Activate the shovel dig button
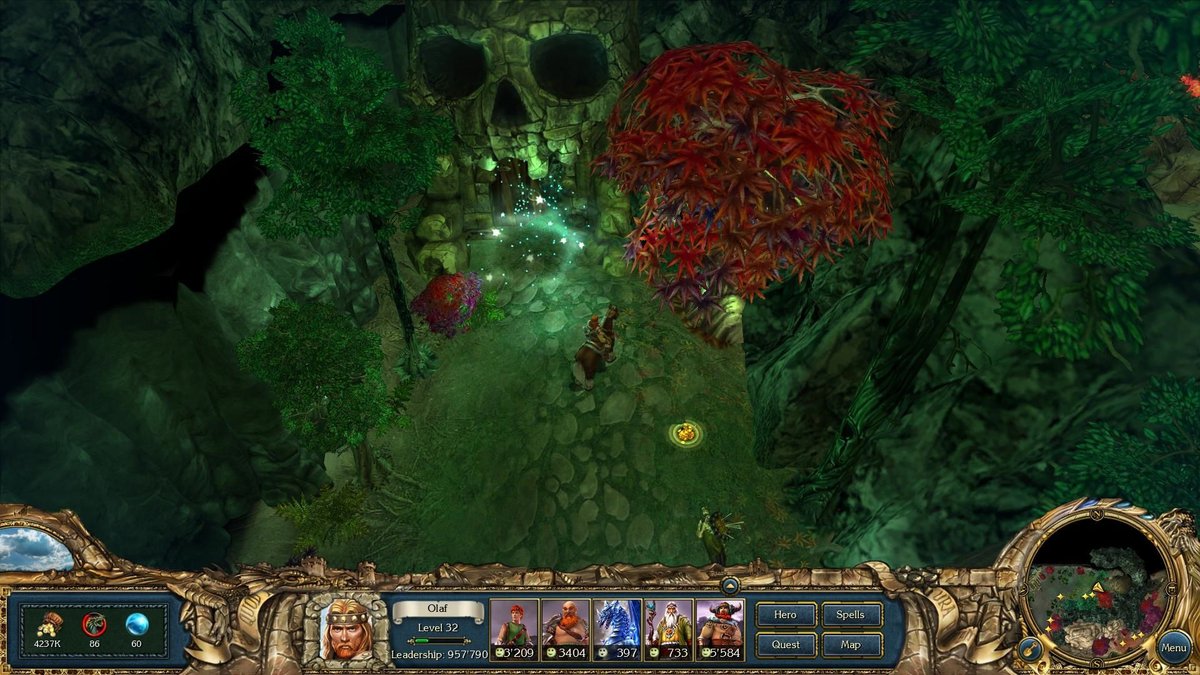The height and width of the screenshot is (675, 1200). point(1030,649)
